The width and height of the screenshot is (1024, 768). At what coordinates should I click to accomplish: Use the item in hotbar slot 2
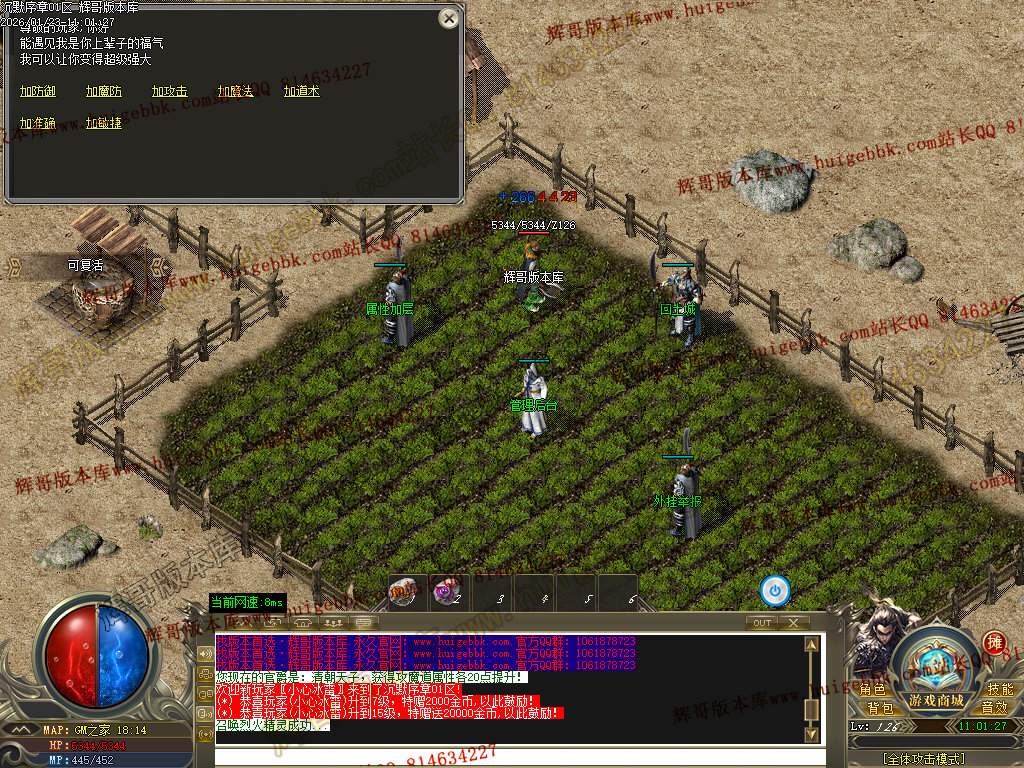point(447,591)
